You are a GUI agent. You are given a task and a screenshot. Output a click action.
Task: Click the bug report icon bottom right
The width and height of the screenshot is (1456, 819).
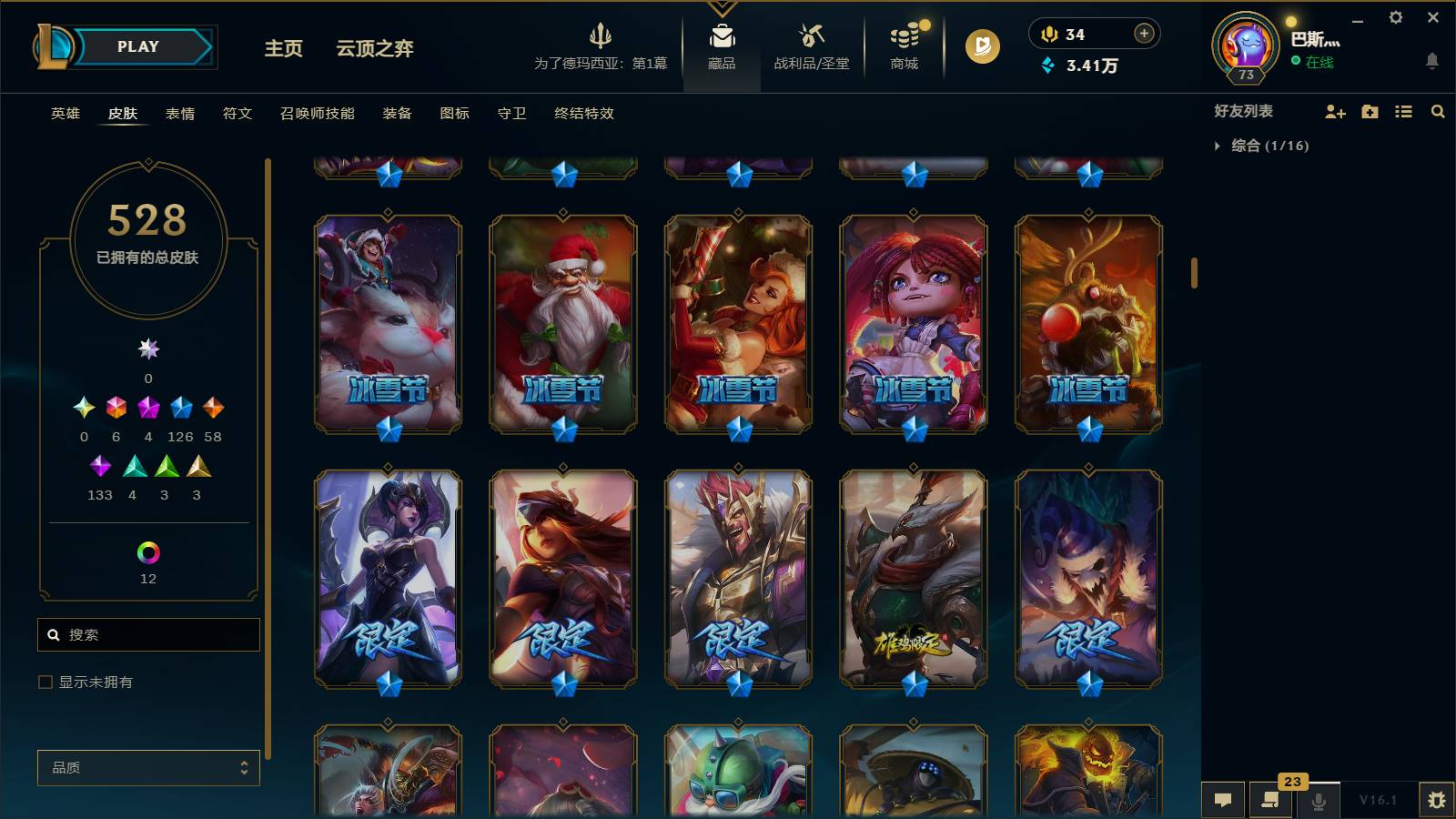[1441, 800]
